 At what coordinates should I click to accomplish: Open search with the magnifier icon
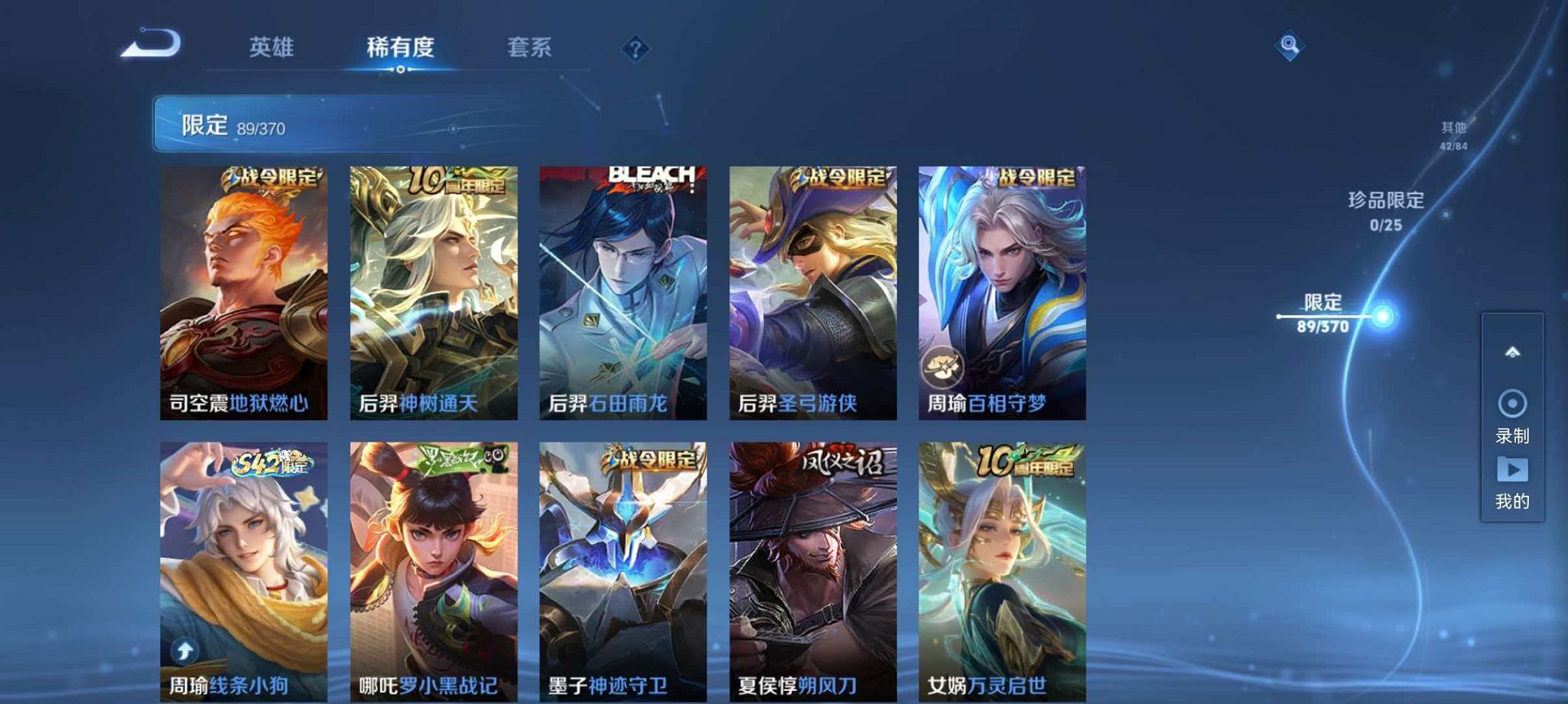coord(1290,47)
